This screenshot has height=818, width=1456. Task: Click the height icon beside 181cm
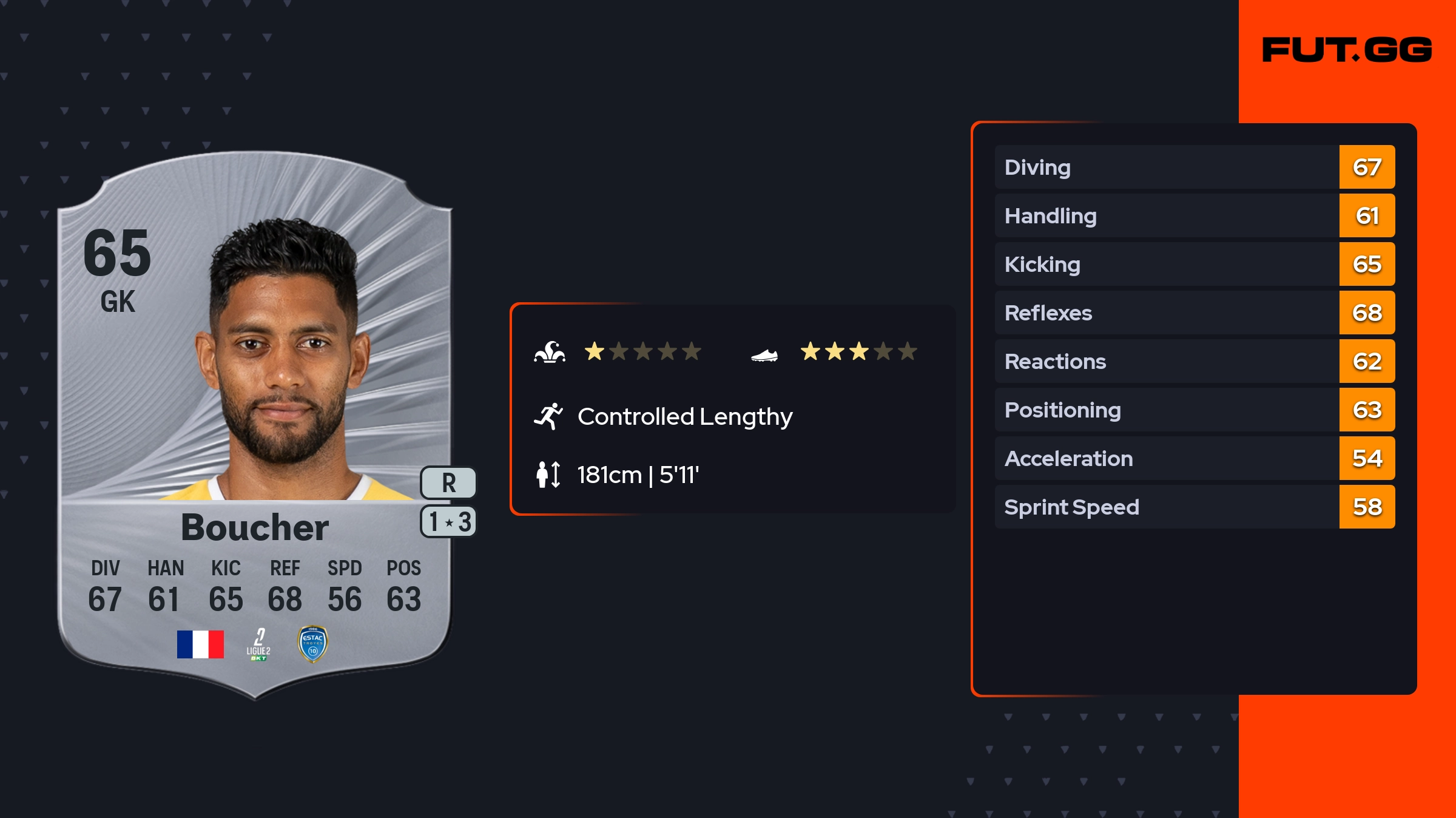click(x=548, y=475)
